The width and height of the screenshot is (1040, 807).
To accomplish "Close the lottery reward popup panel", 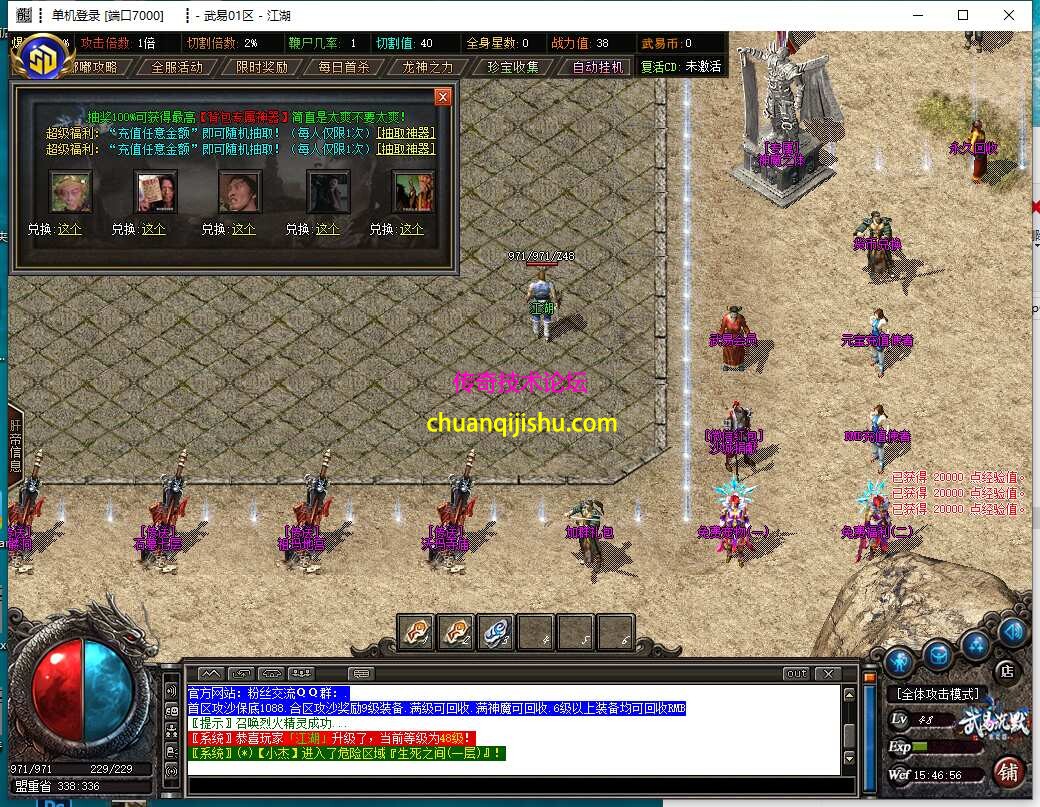I will pos(443,97).
